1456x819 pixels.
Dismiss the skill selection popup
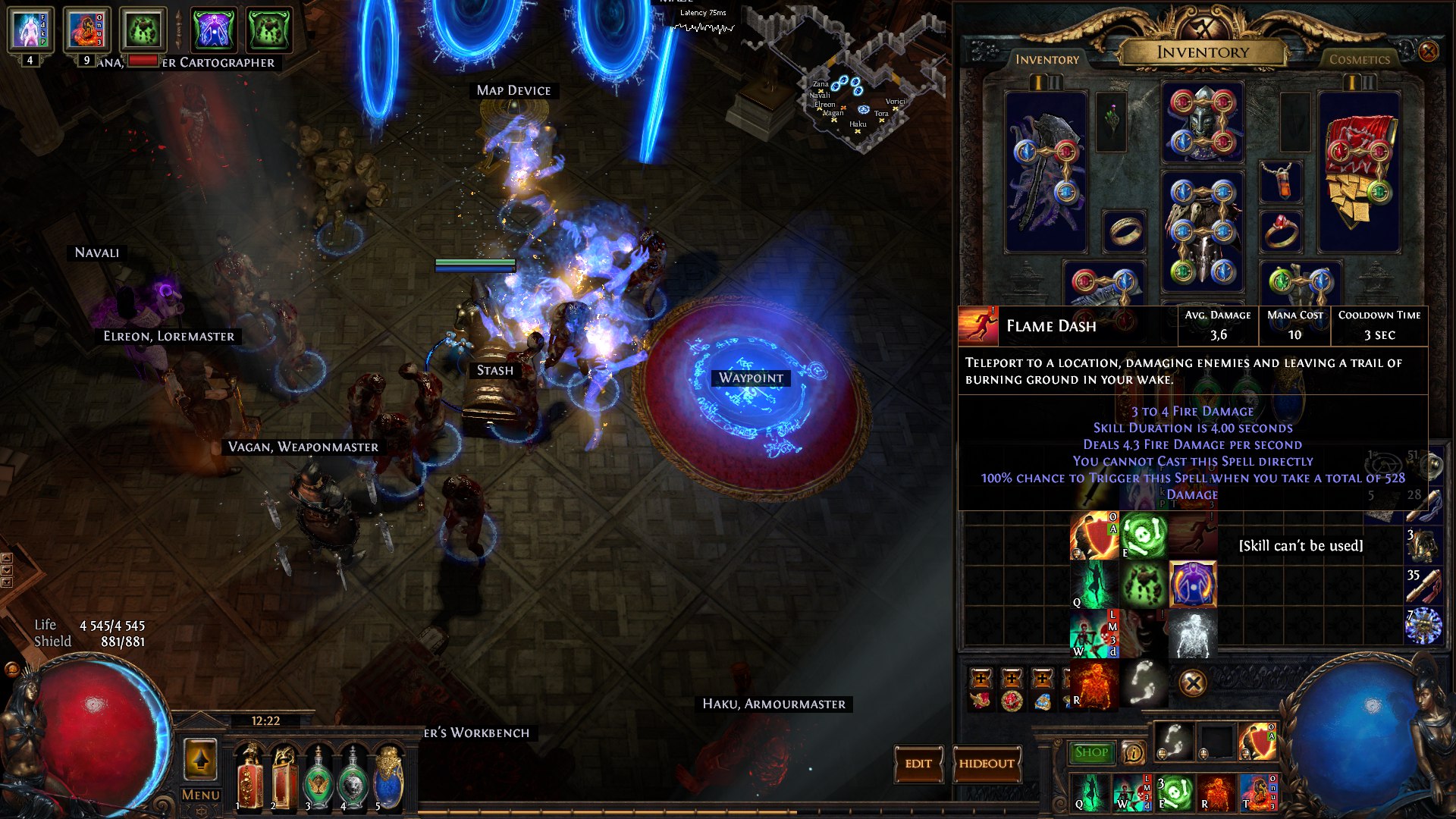pos(1192,683)
